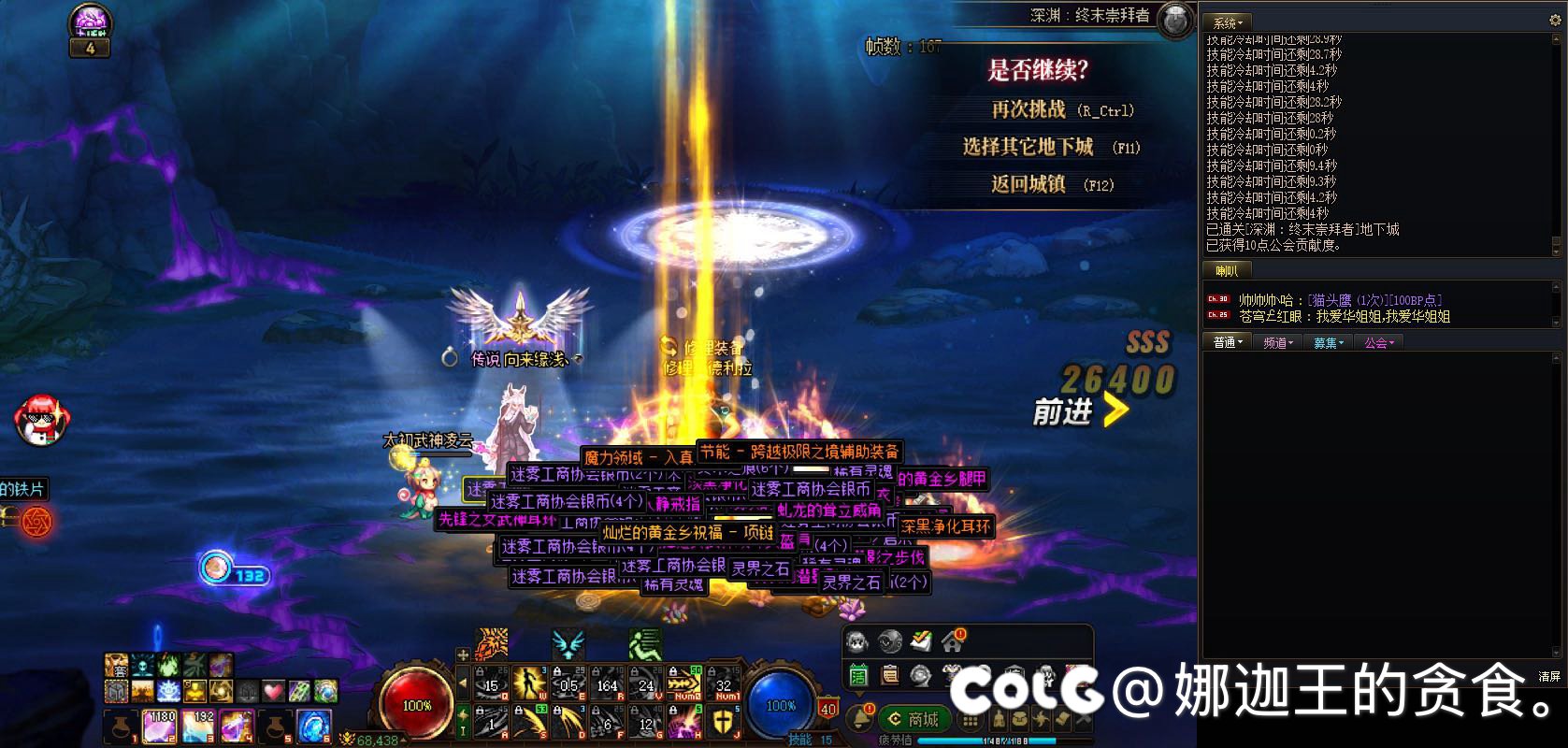Click the chat settings gear icon
The height and width of the screenshot is (748, 1568).
pyautogui.click(x=1556, y=21)
